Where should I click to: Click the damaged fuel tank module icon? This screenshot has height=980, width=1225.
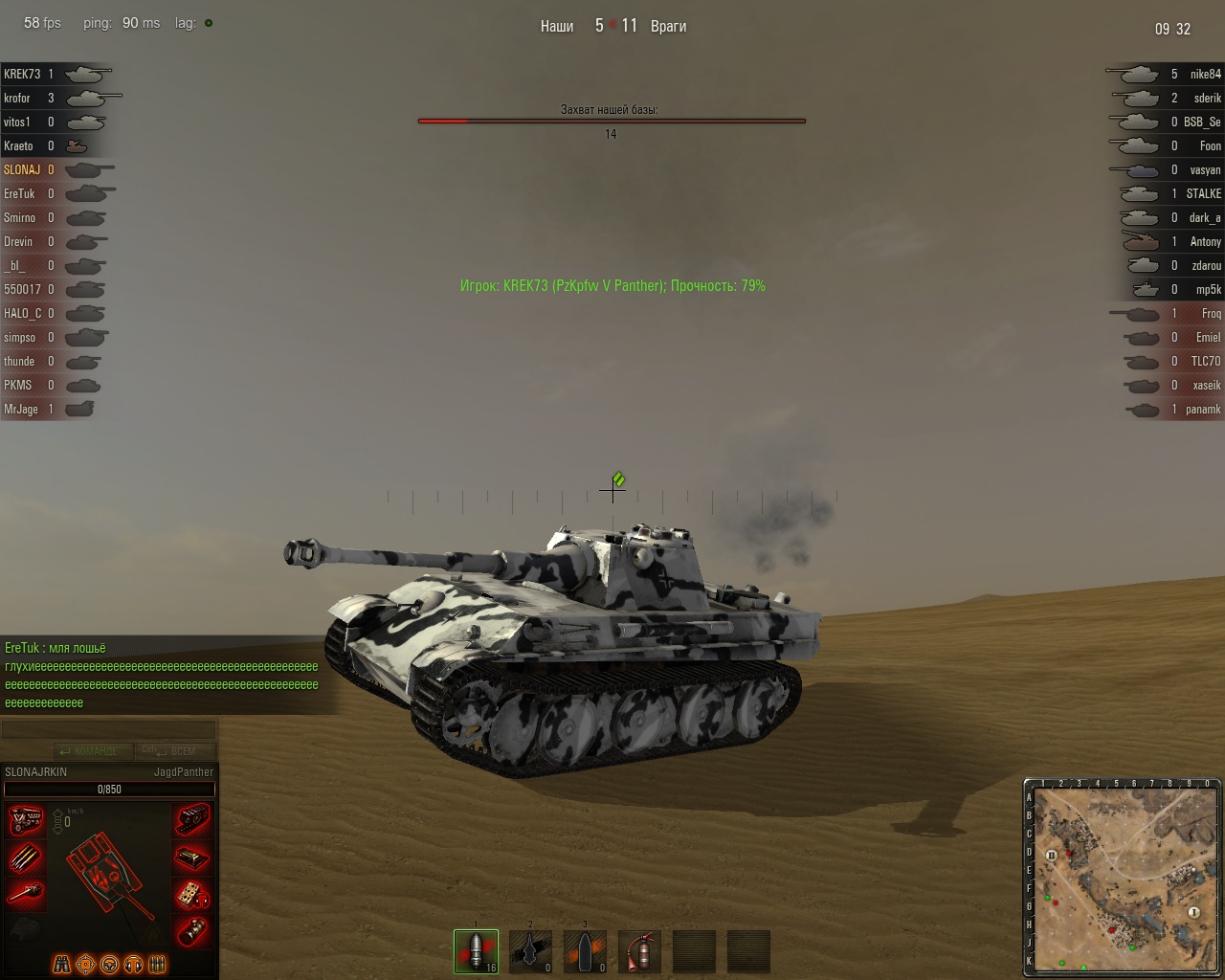click(192, 857)
